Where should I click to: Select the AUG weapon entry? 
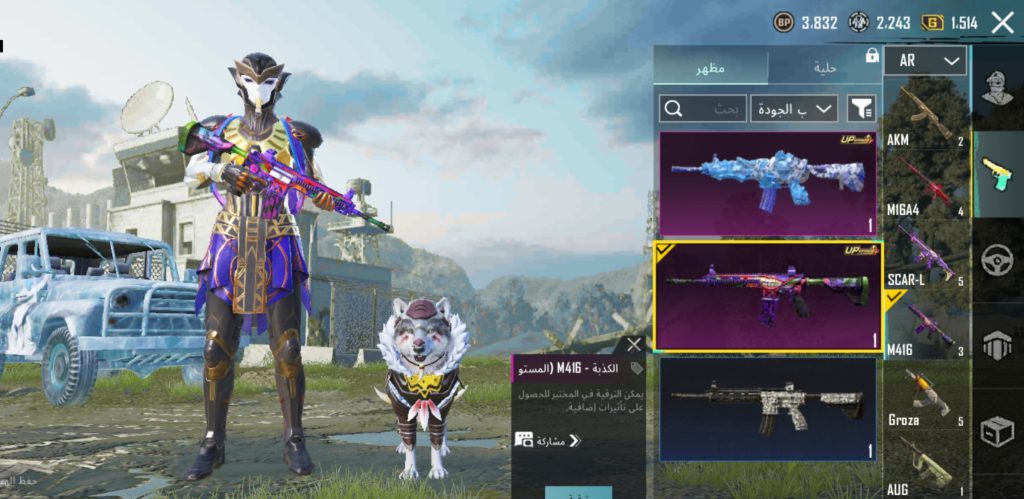(925, 468)
